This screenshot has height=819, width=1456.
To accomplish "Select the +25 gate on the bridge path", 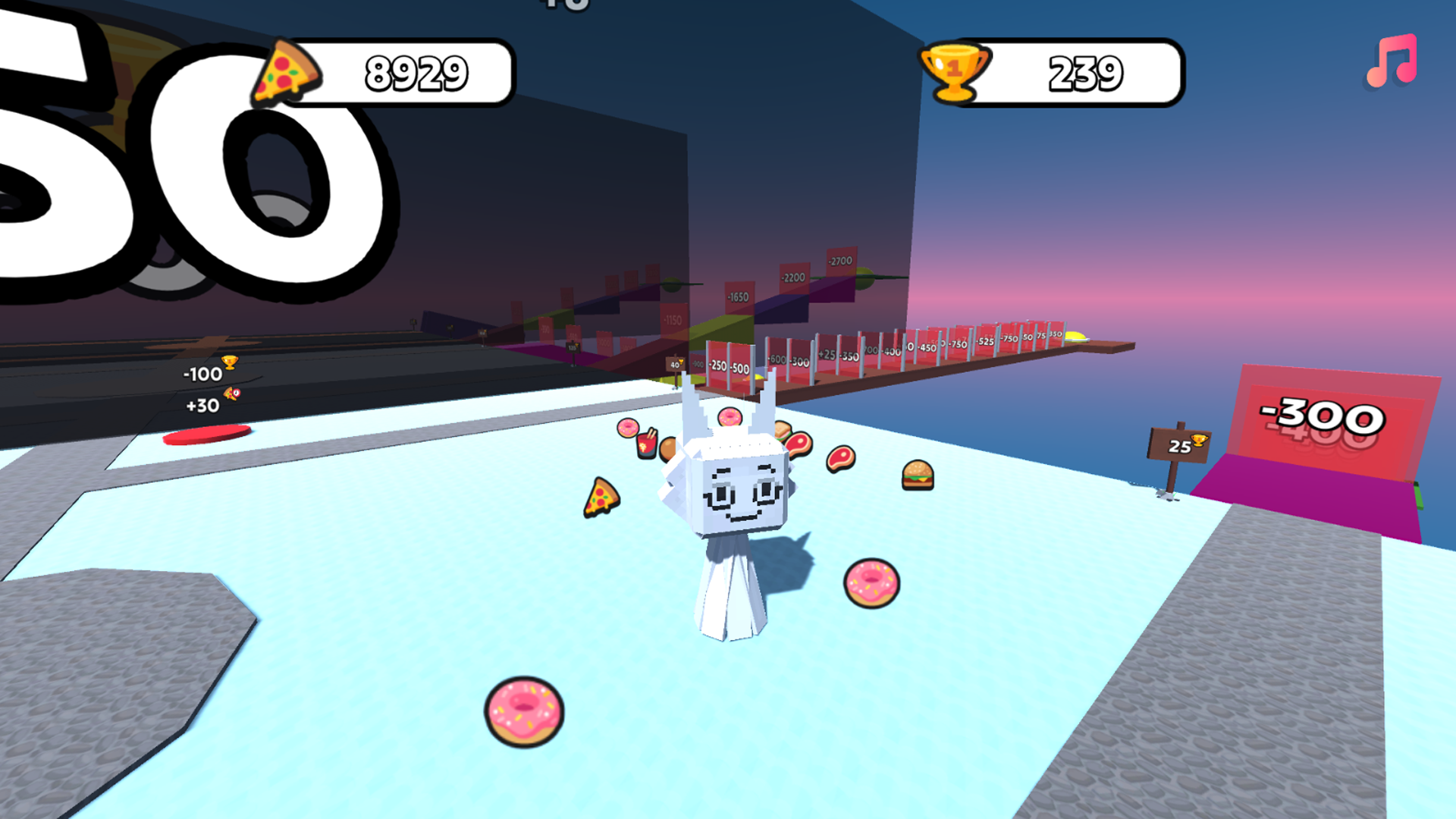I will [x=826, y=353].
